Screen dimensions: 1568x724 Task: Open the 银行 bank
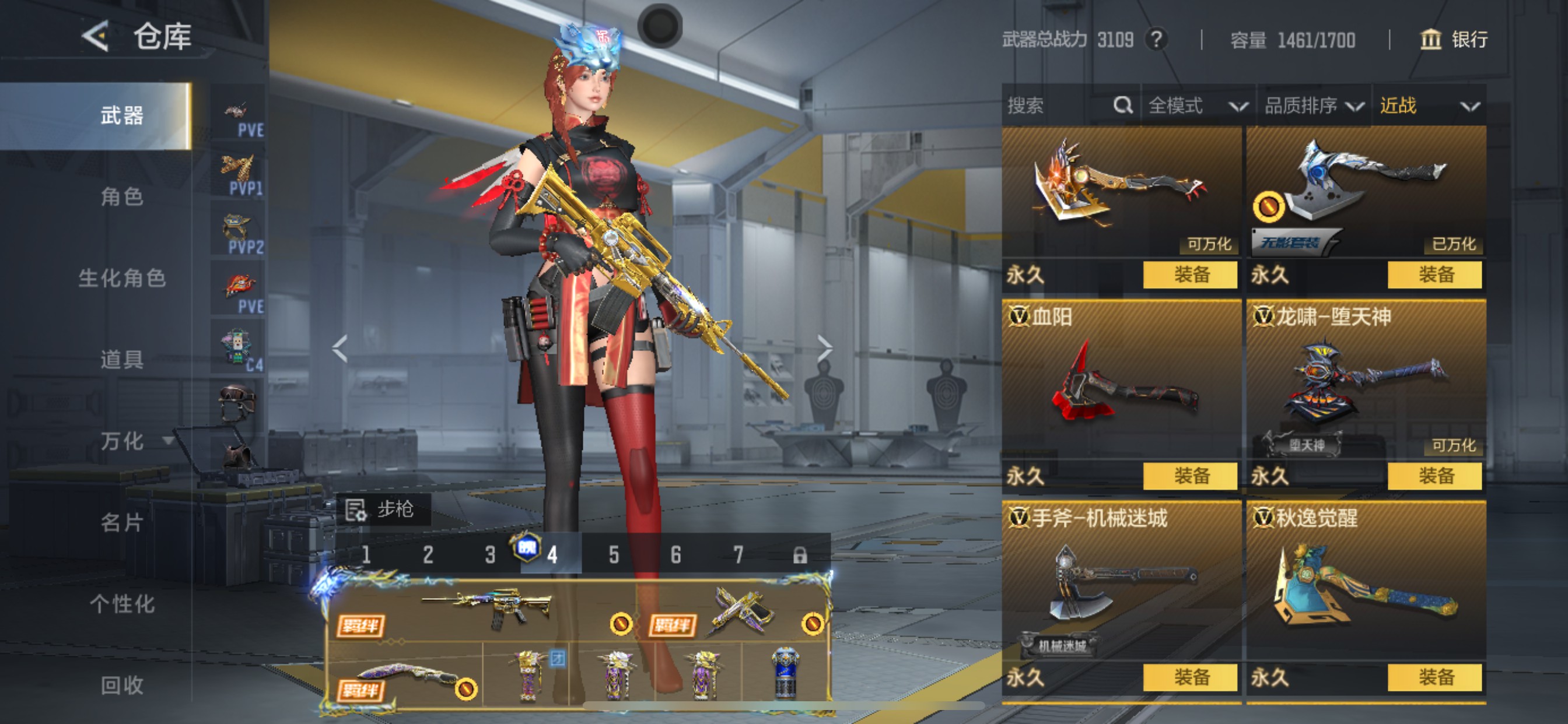coord(1454,40)
